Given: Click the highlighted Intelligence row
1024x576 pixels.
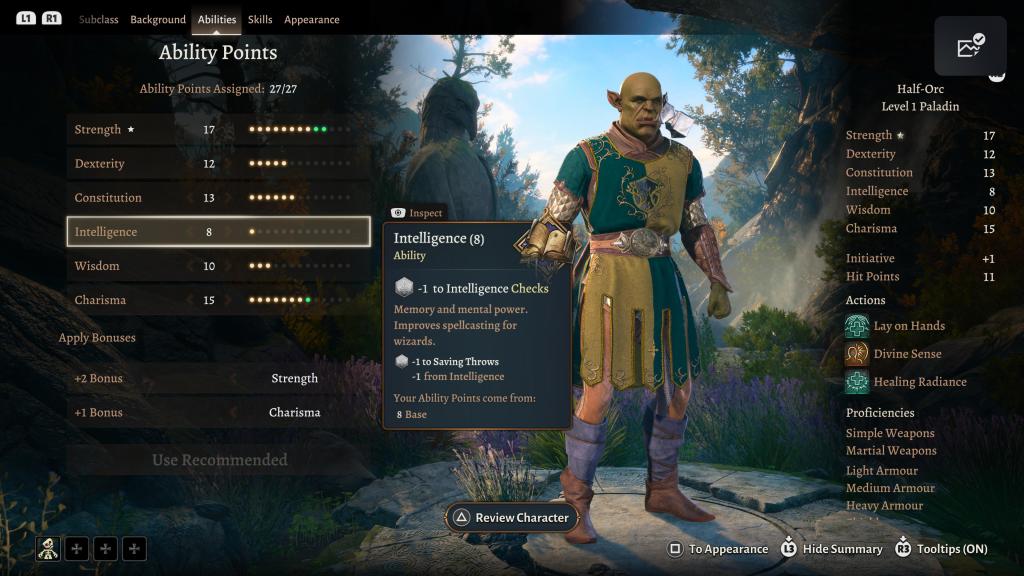Looking at the screenshot, I should pyautogui.click(x=218, y=232).
